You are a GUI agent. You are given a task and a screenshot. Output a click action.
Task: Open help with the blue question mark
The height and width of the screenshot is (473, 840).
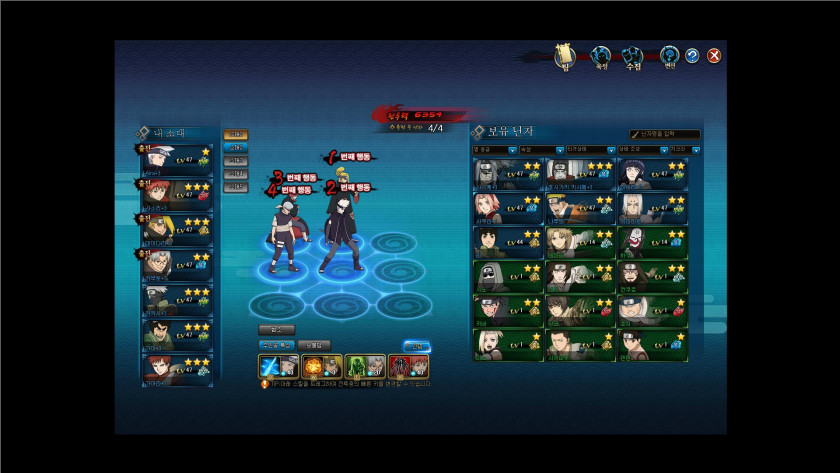[x=692, y=56]
